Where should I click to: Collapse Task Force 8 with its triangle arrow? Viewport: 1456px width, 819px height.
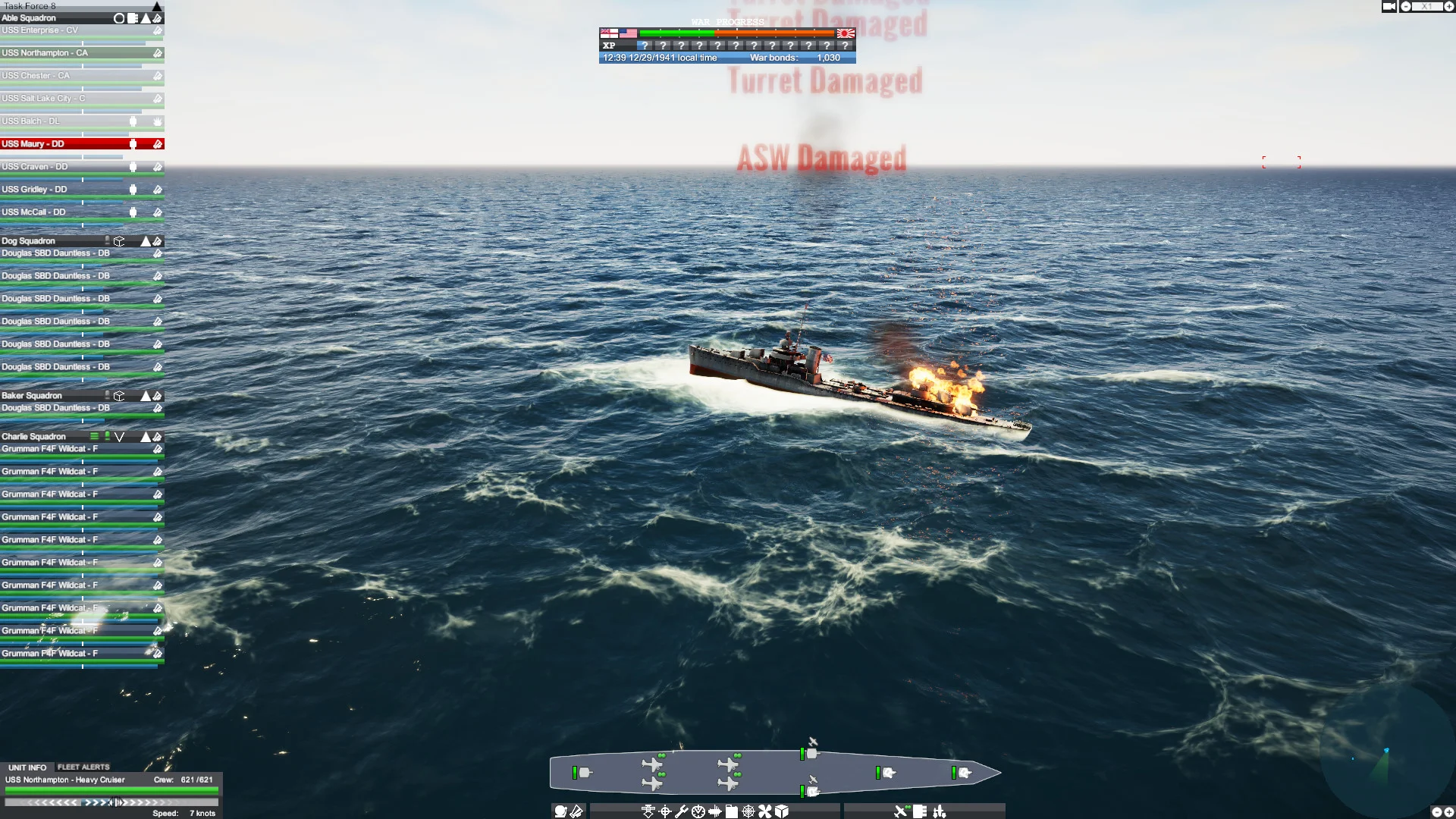157,6
